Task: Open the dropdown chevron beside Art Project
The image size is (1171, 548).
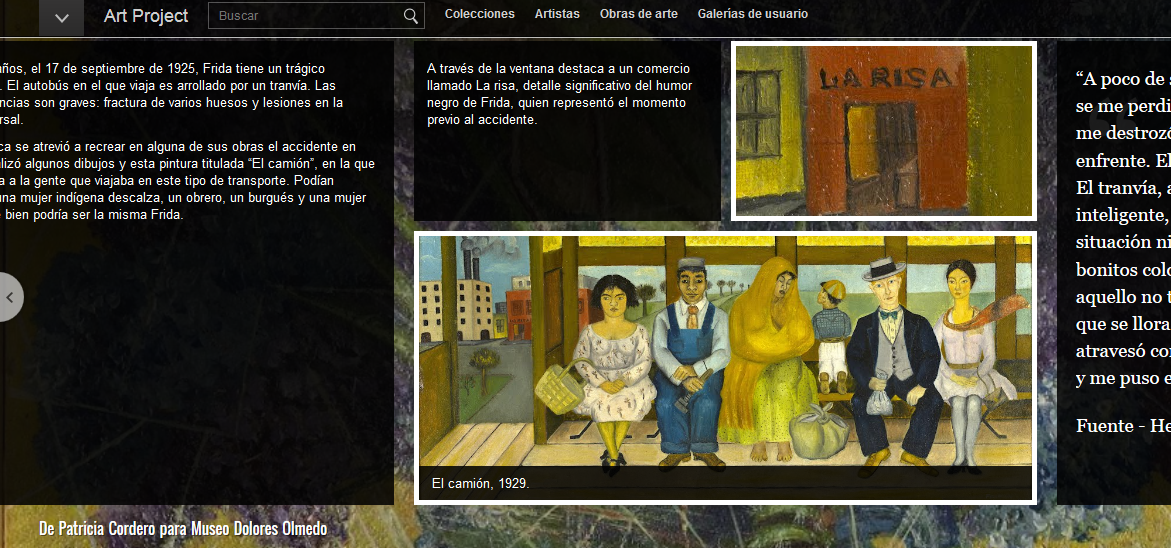Action: [62, 17]
